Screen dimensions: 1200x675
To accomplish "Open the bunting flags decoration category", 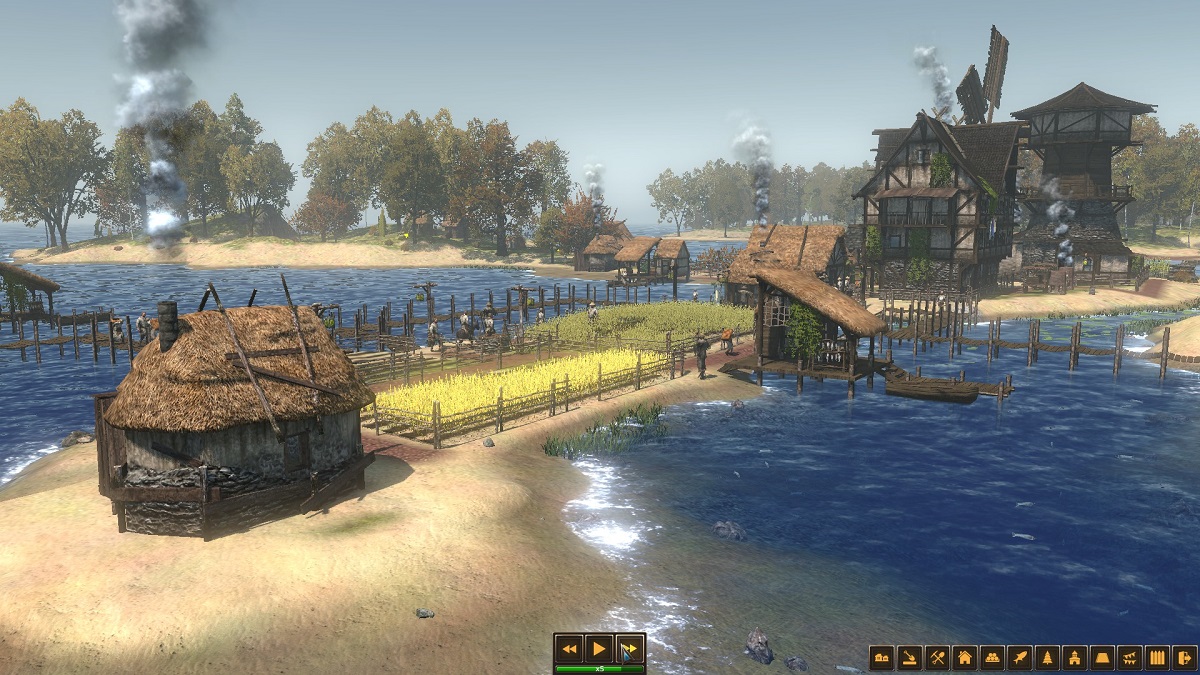I will point(1129,657).
